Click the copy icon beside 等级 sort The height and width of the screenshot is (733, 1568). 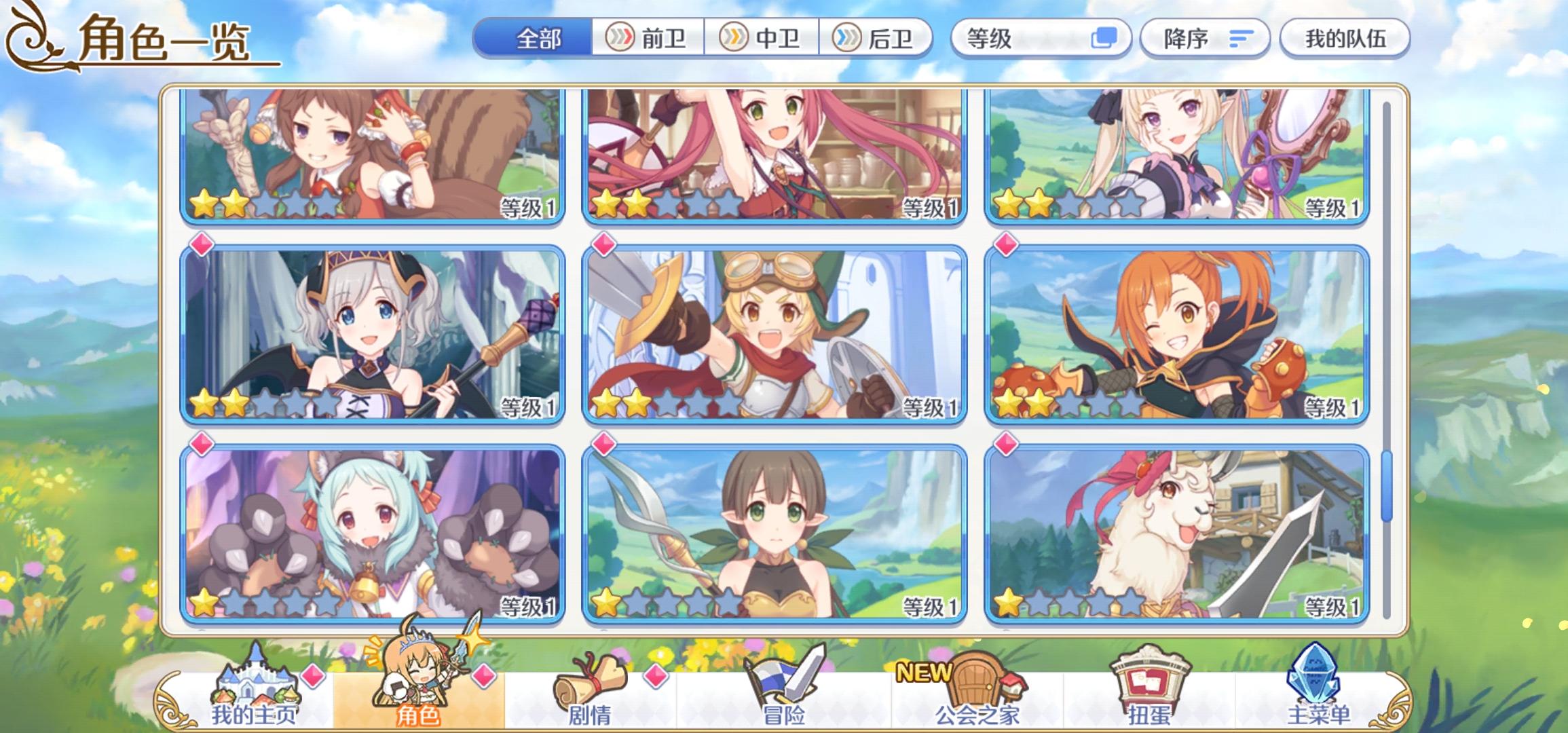1103,39
